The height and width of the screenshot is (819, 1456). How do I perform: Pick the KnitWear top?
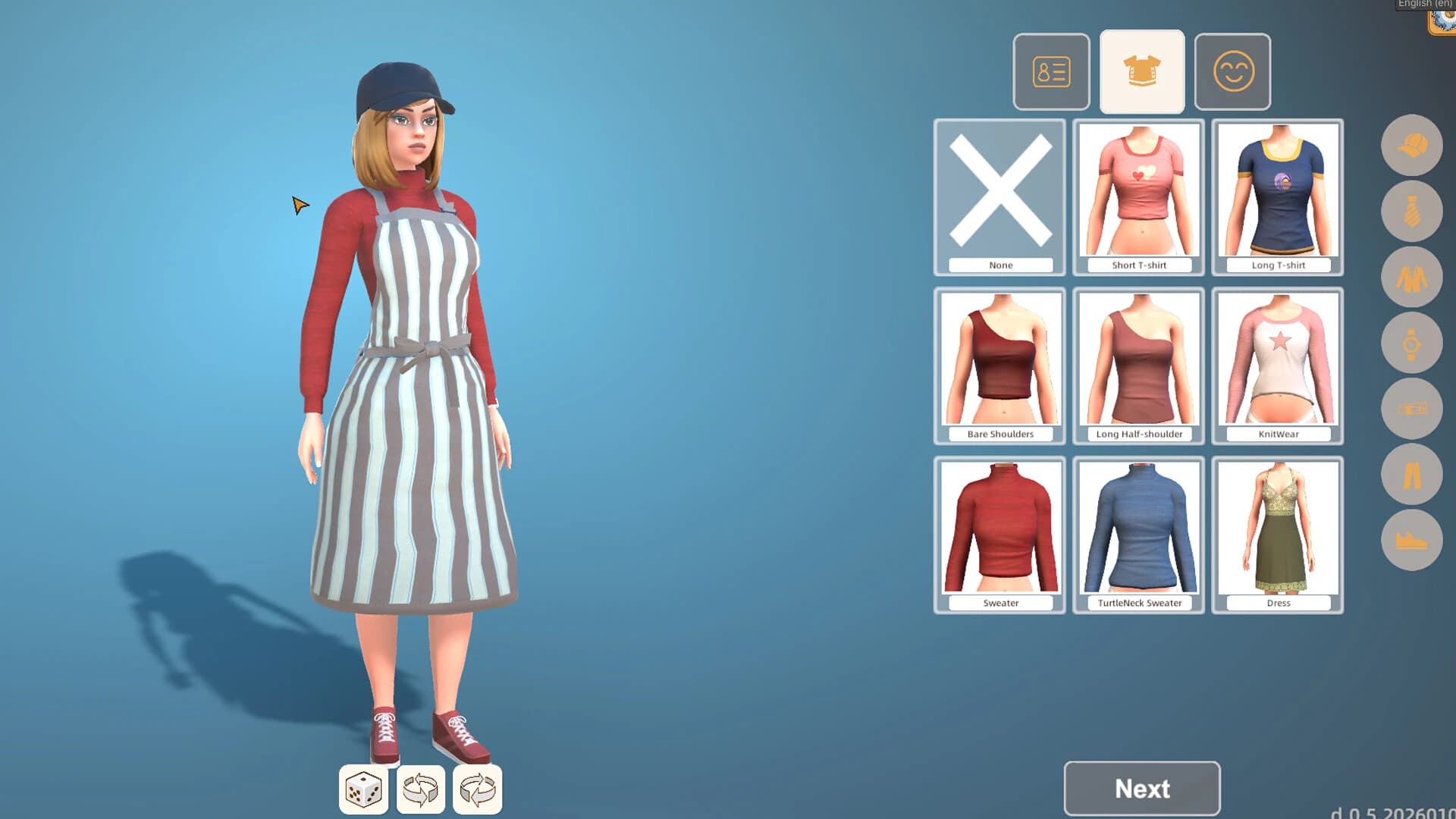click(x=1277, y=364)
